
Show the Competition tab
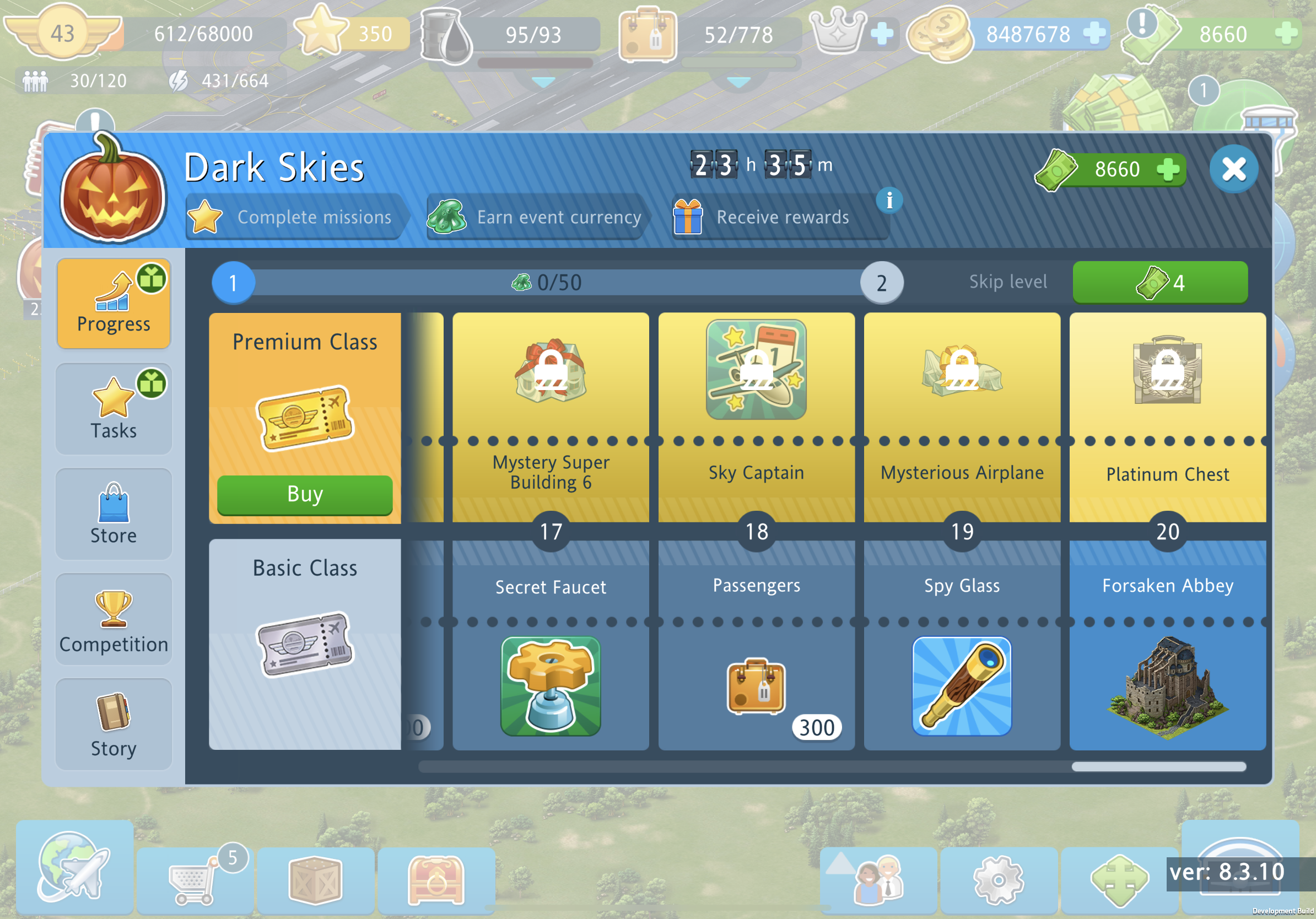pyautogui.click(x=114, y=619)
